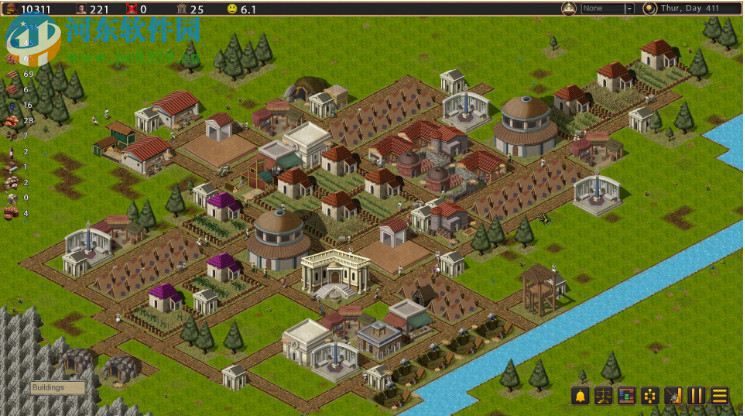This screenshot has height=416, width=745.
Task: Pause the game with the two-bar button
Action: coord(696,395)
